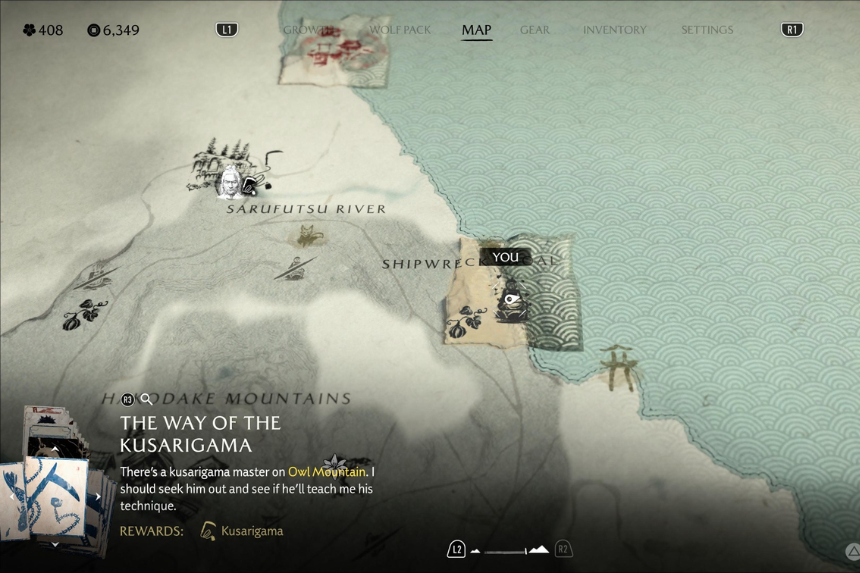
Task: Show the next quest card with the right arrow
Action: click(x=98, y=496)
